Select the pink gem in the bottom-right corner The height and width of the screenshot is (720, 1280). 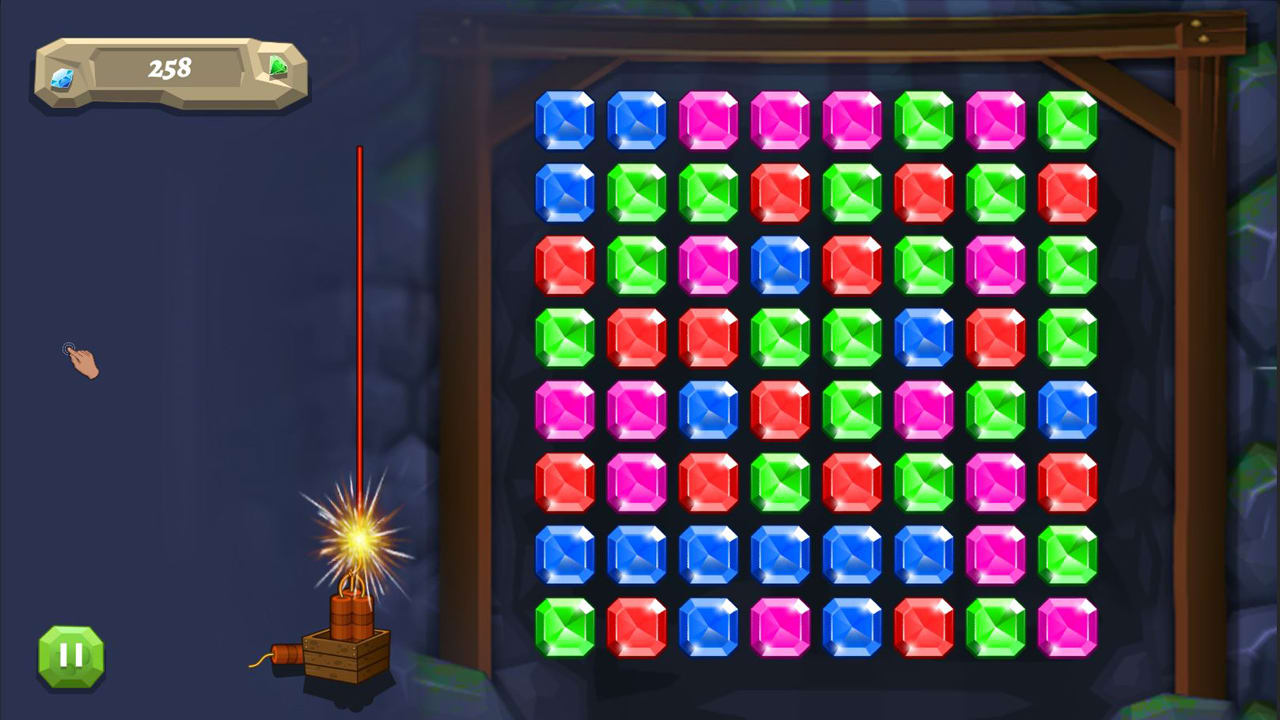coord(1066,626)
